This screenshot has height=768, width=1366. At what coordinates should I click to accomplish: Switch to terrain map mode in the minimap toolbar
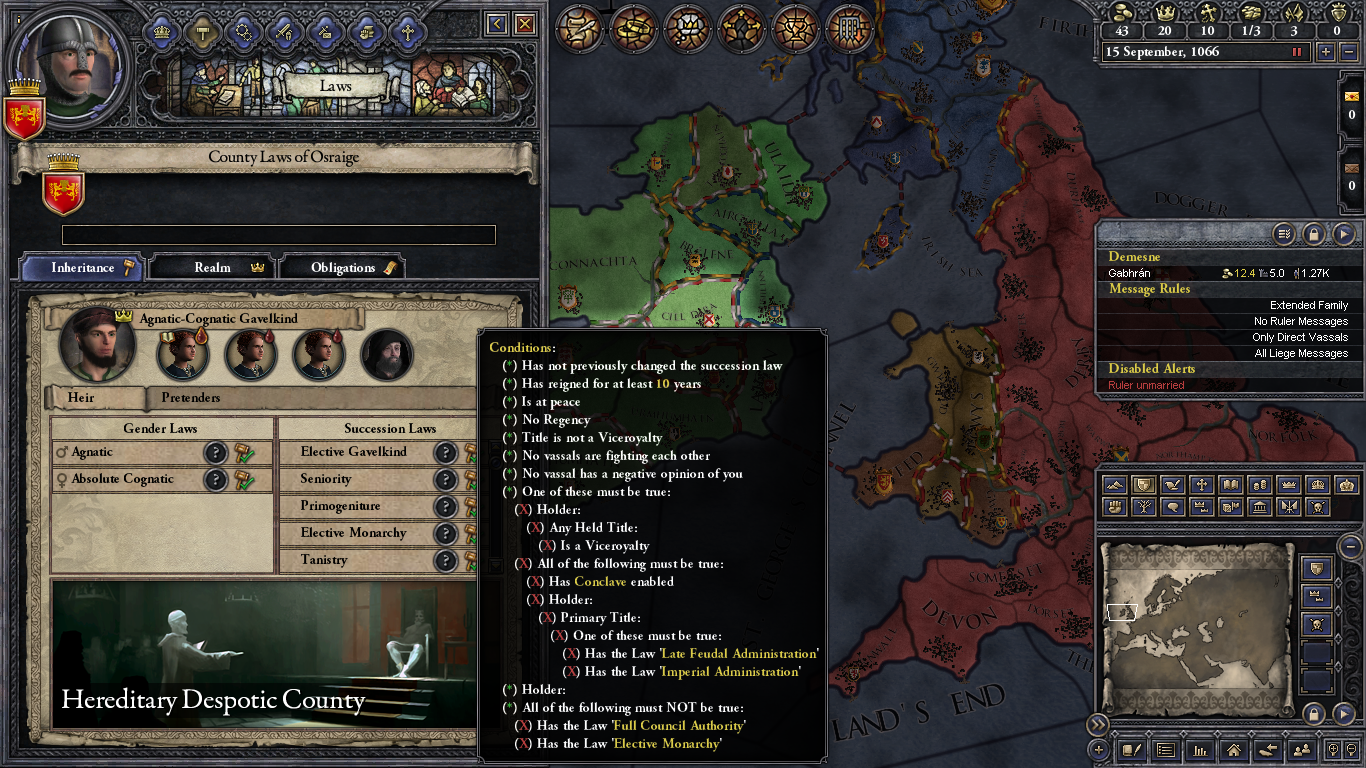pyautogui.click(x=1115, y=485)
